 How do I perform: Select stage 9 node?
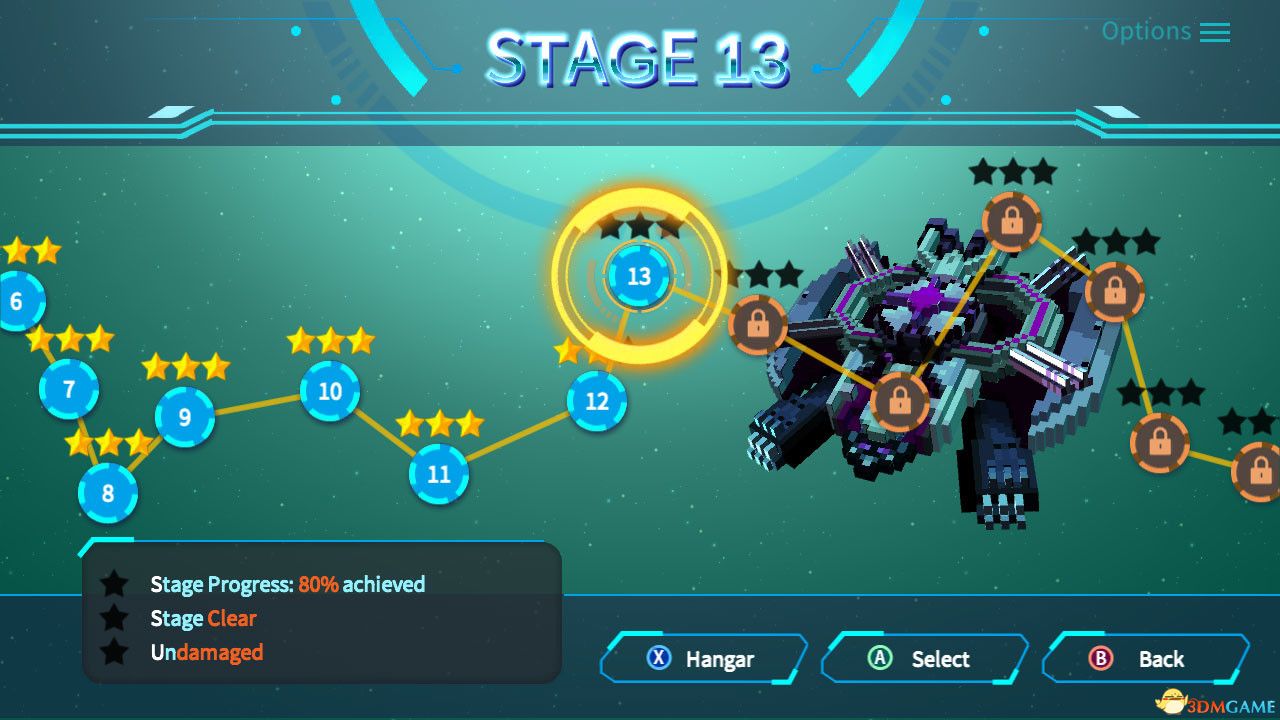(x=185, y=416)
